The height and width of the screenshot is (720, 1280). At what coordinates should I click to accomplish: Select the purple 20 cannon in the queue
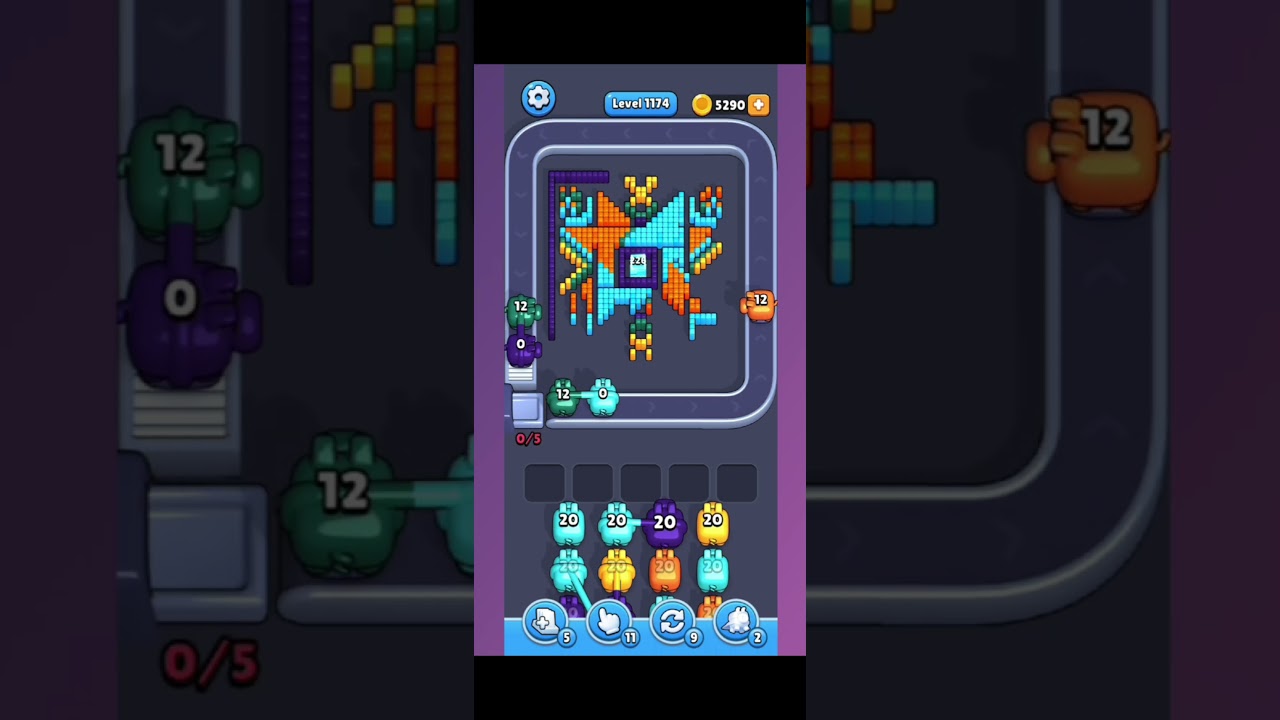tap(664, 521)
